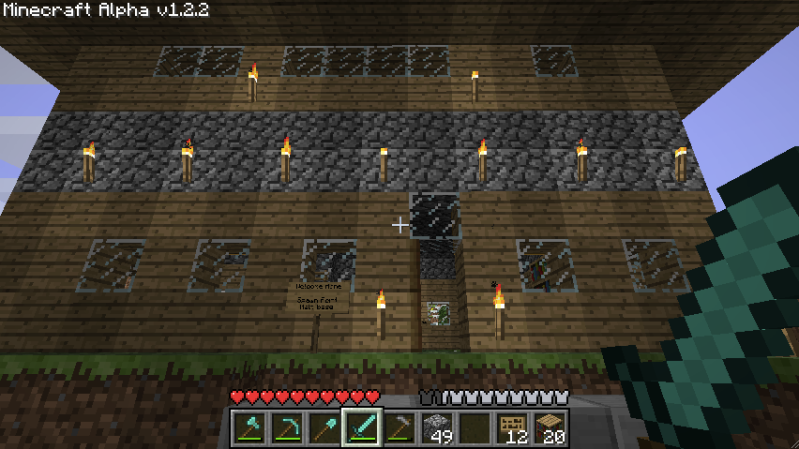799x449 pixels.
Task: Click the diamond sword hotbar slot
Action: click(361, 427)
